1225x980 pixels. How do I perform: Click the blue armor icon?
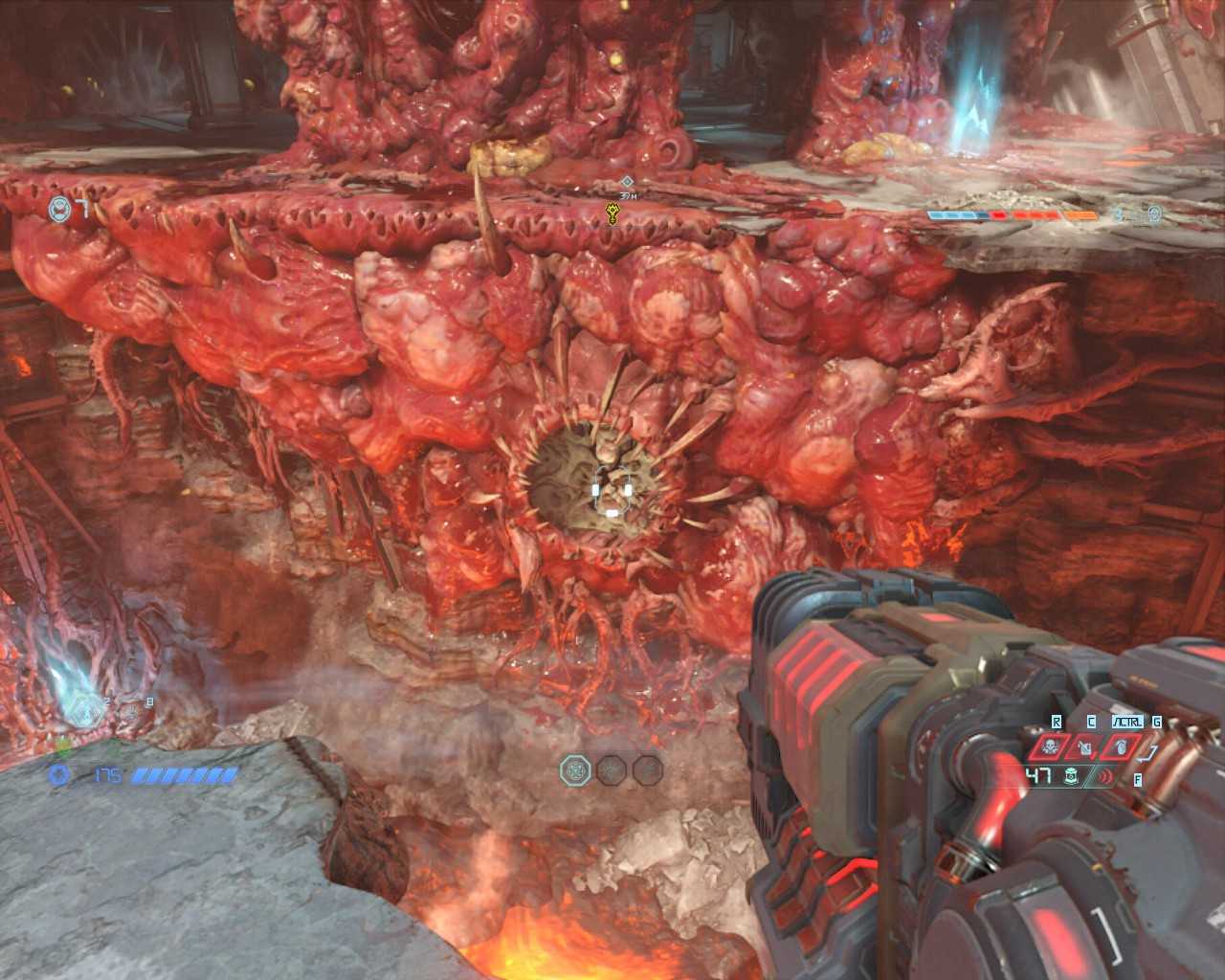pyautogui.click(x=60, y=775)
